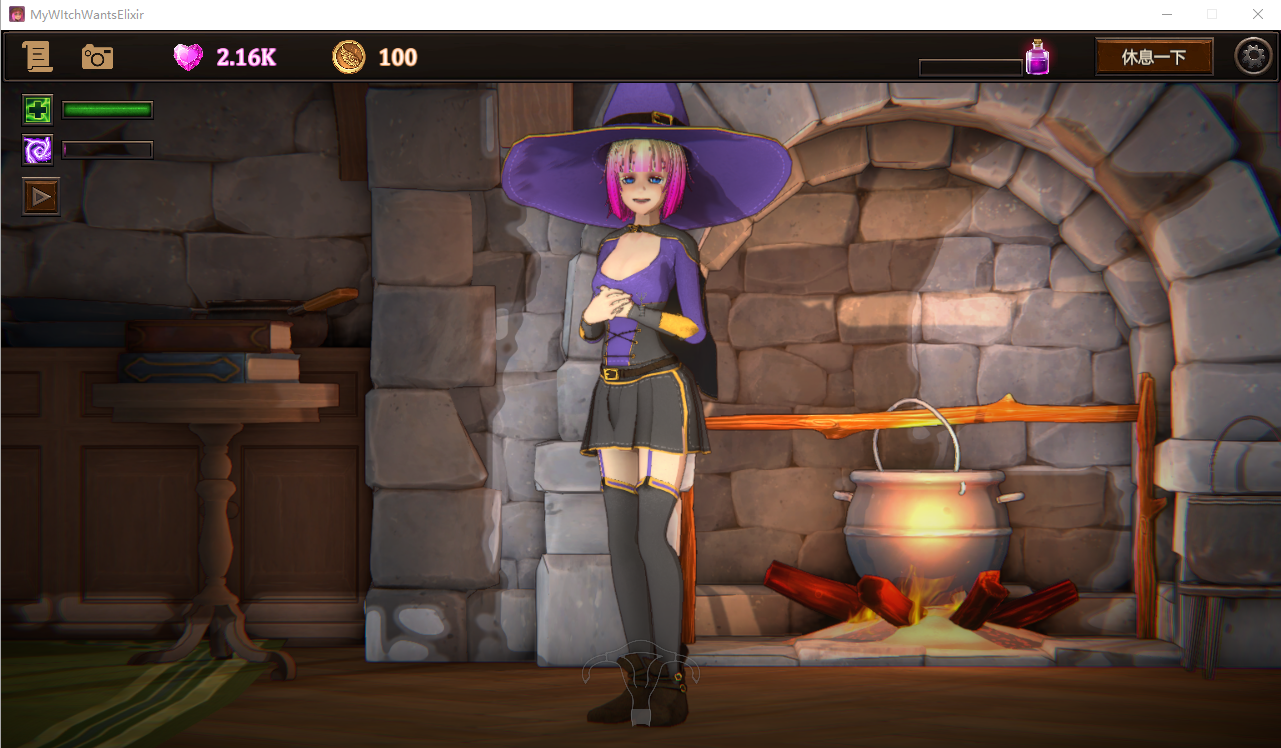Click the camera screenshot icon
The image size is (1281, 748).
tap(97, 57)
